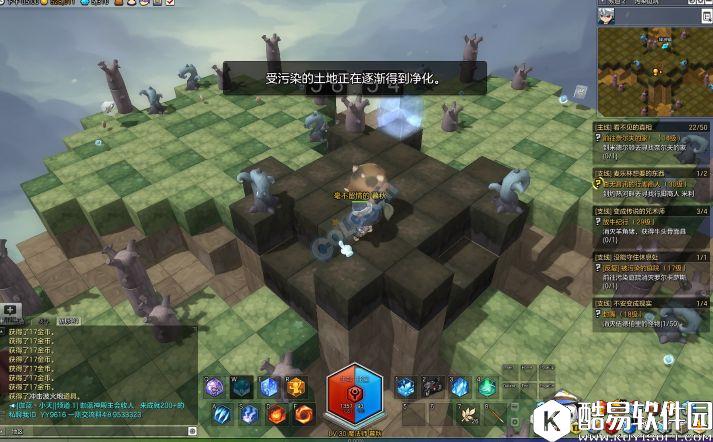Click the plus button above the chat
The height and width of the screenshot is (442, 713).
(x=10, y=309)
